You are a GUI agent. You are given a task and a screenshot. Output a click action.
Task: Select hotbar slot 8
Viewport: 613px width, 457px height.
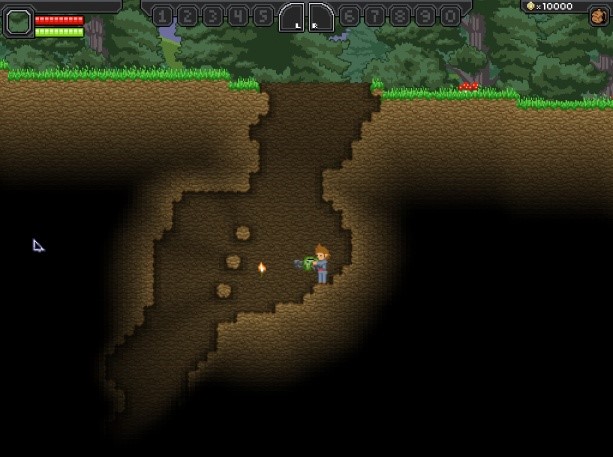pos(398,16)
